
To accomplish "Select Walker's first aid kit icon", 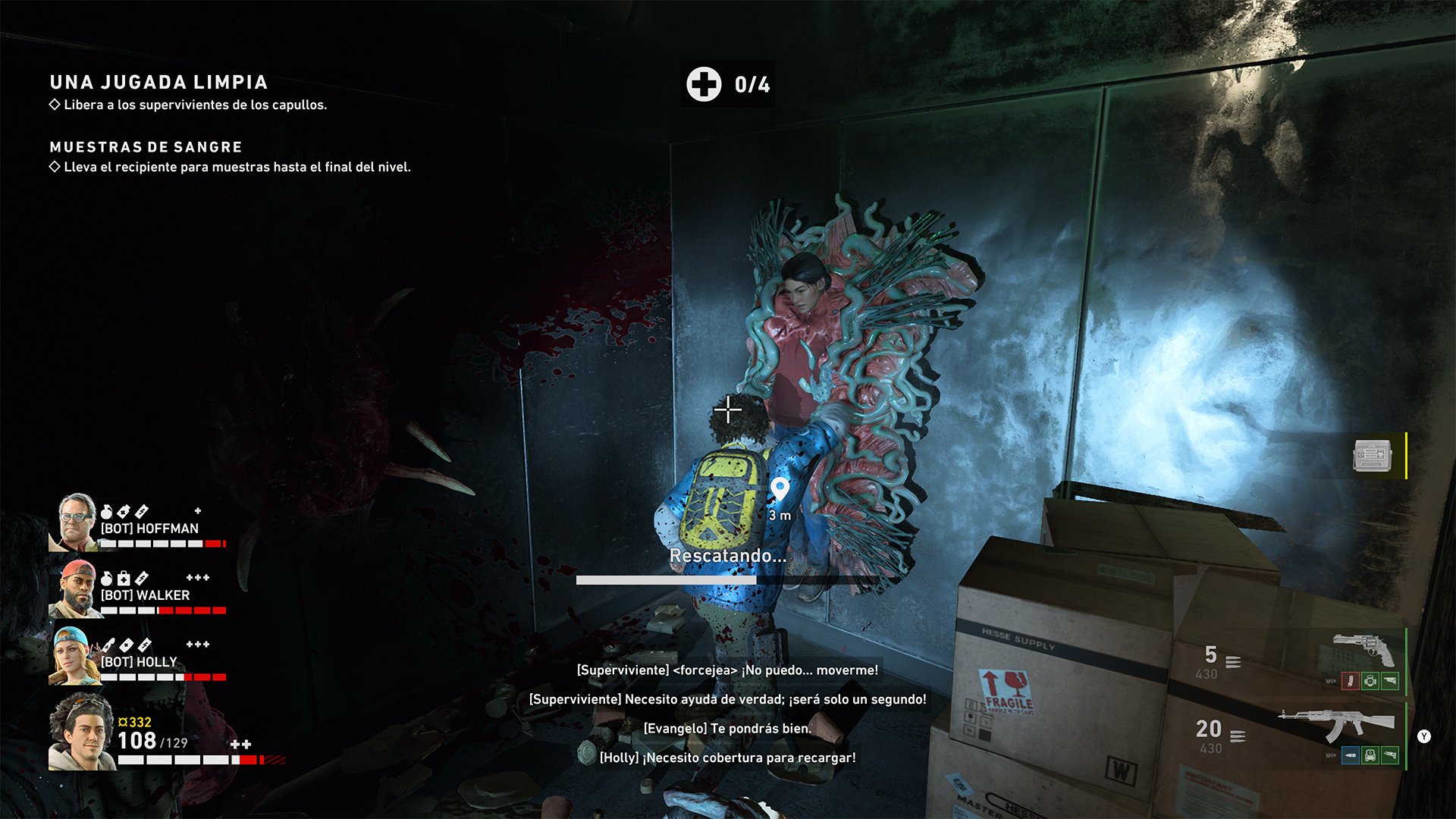I will [x=122, y=578].
